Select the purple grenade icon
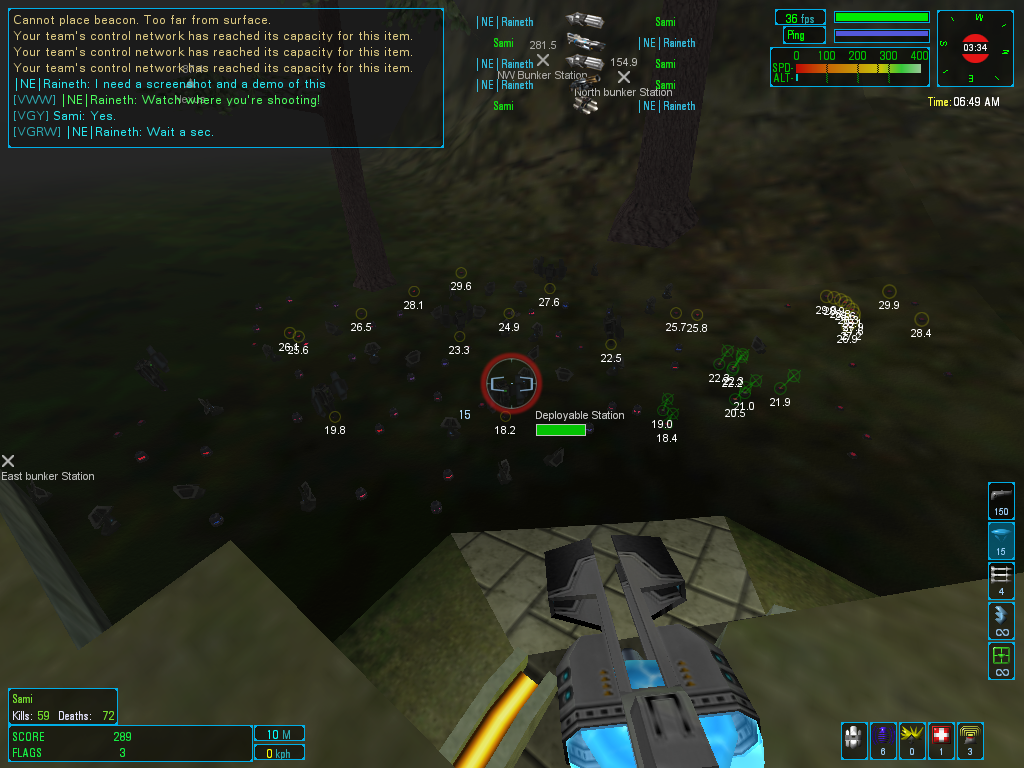 (x=883, y=740)
